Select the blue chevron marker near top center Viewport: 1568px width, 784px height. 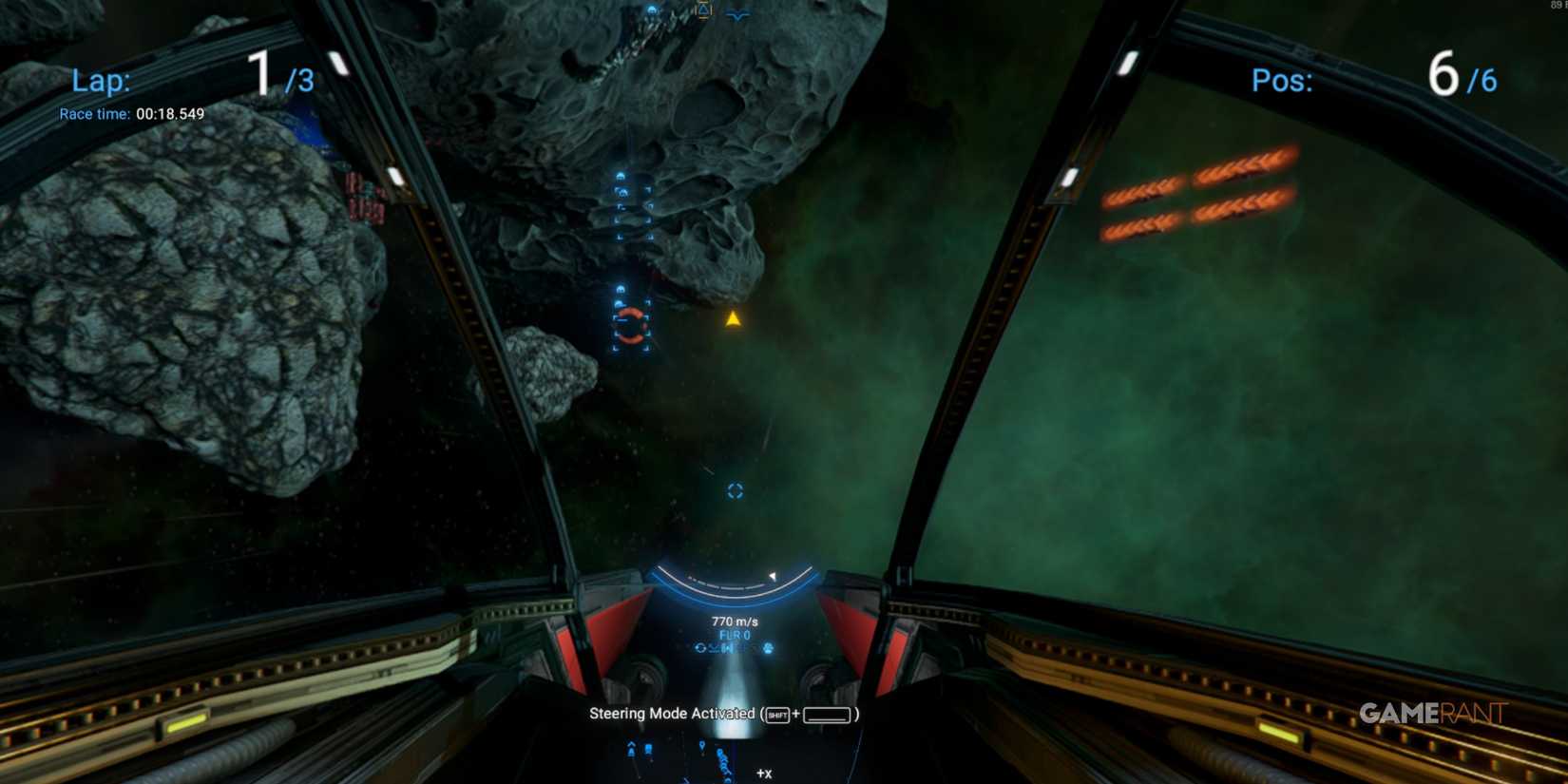click(737, 14)
